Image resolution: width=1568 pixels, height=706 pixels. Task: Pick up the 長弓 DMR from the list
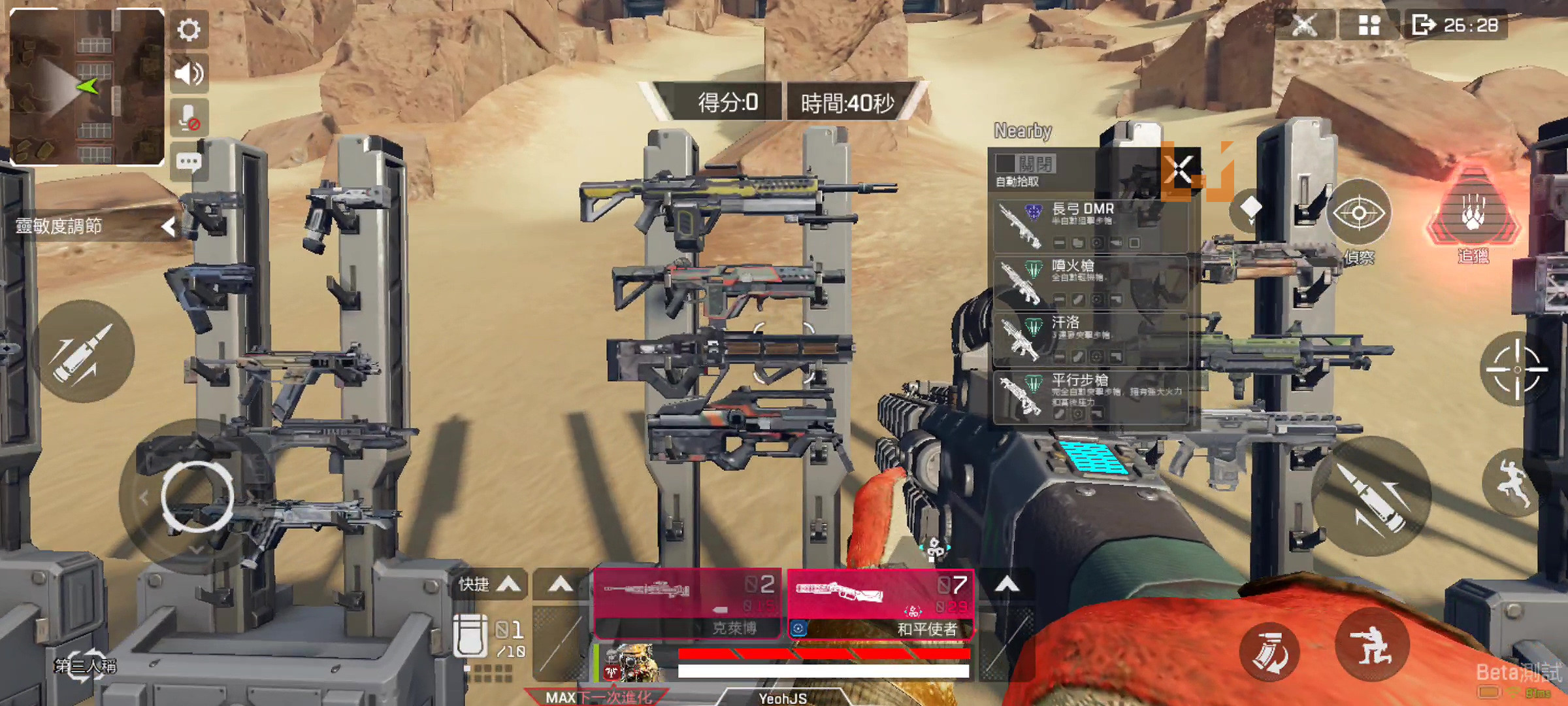coord(1090,226)
